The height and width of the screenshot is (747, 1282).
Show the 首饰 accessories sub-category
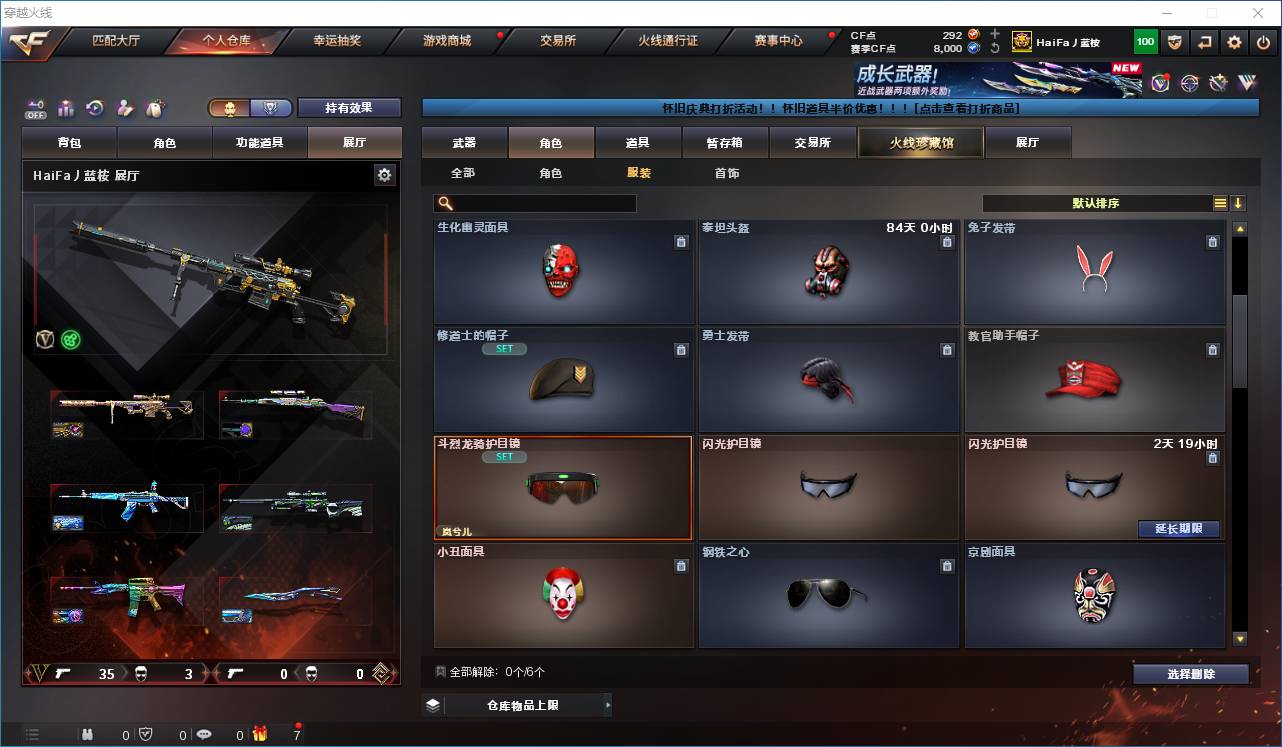point(727,173)
